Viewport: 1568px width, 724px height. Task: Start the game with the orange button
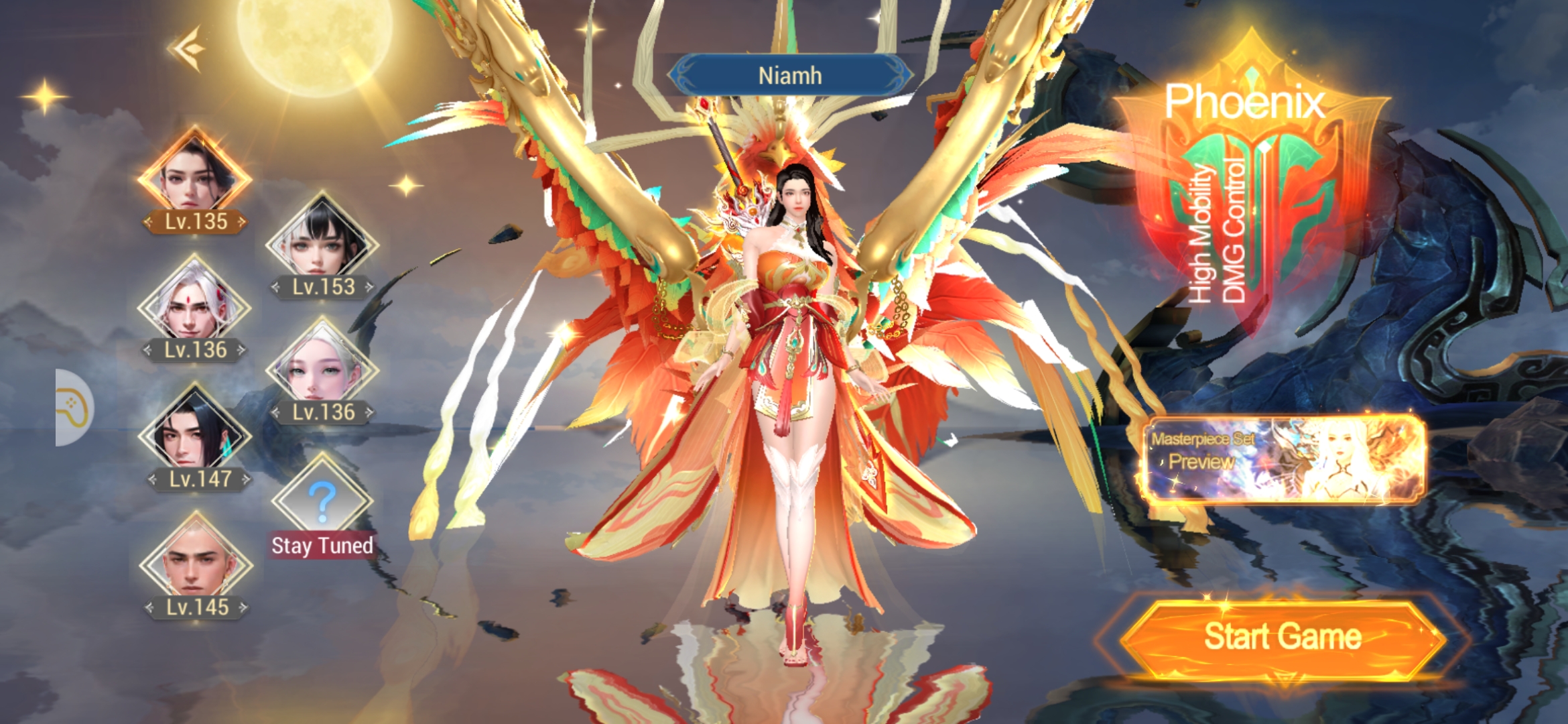coord(1282,637)
